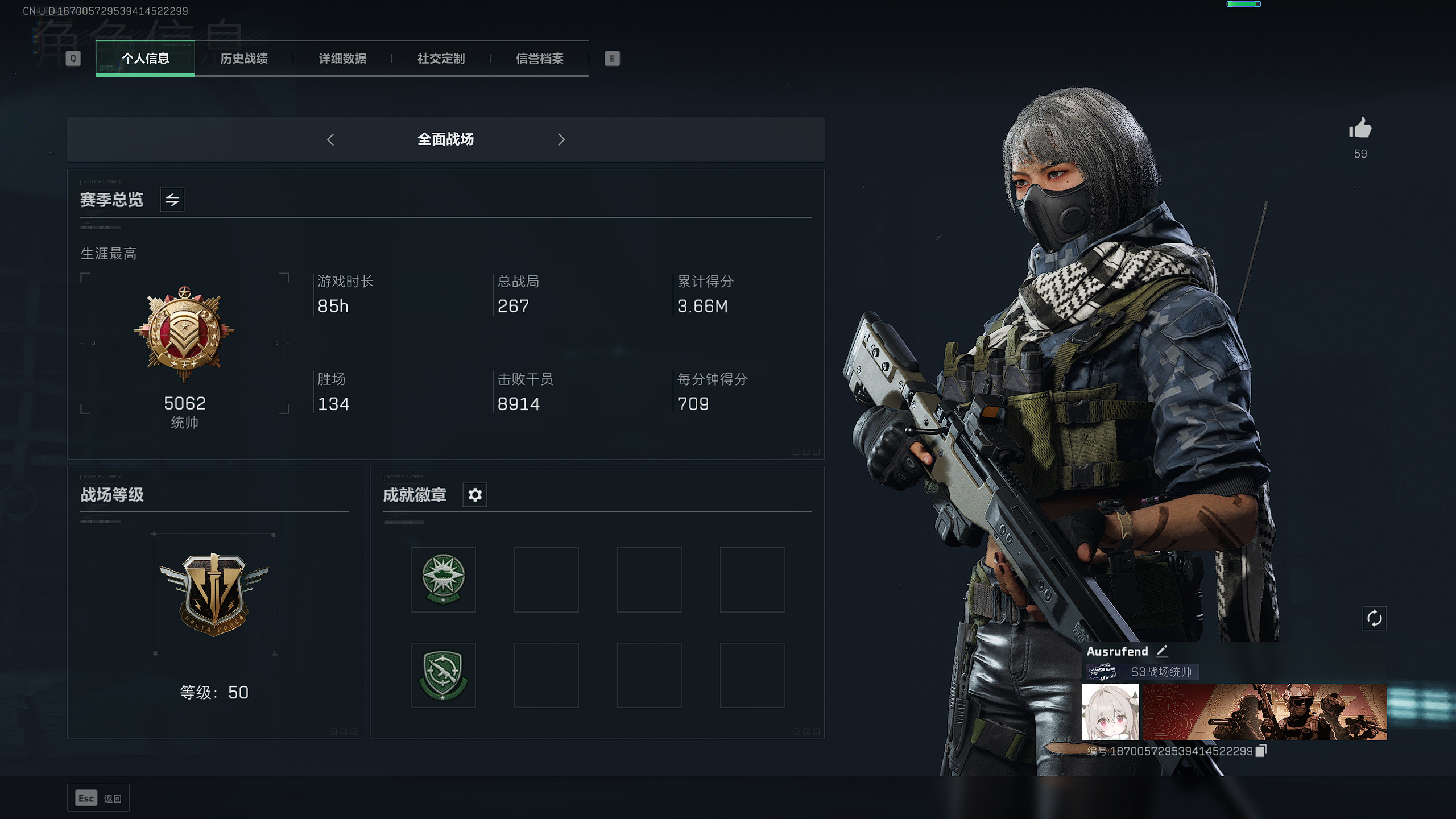Screen dimensions: 1456x819
Task: Click the right arrow beside 全面战场
Action: pos(561,139)
